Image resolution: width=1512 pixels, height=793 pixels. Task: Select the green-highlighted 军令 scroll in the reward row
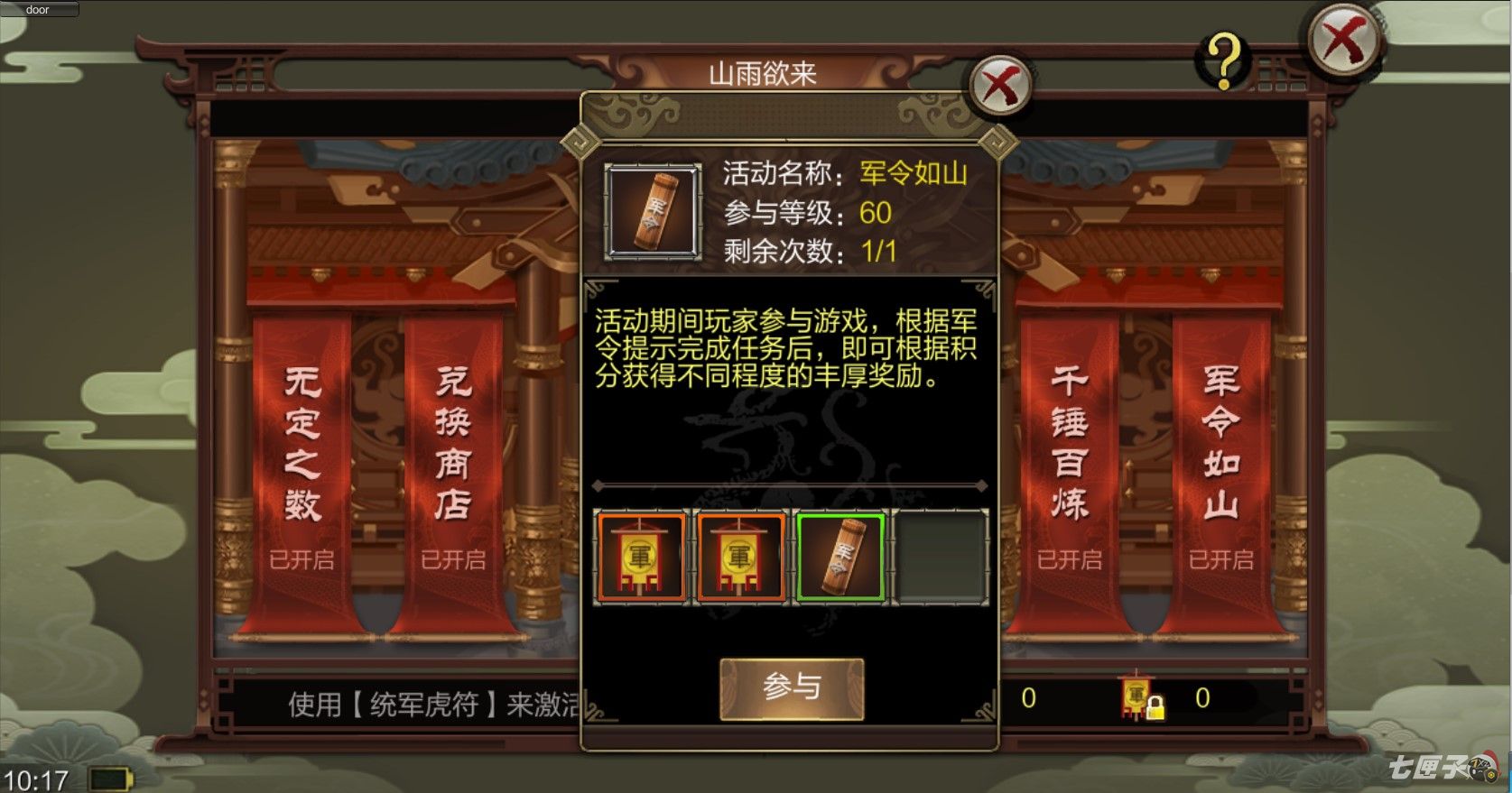[x=839, y=556]
